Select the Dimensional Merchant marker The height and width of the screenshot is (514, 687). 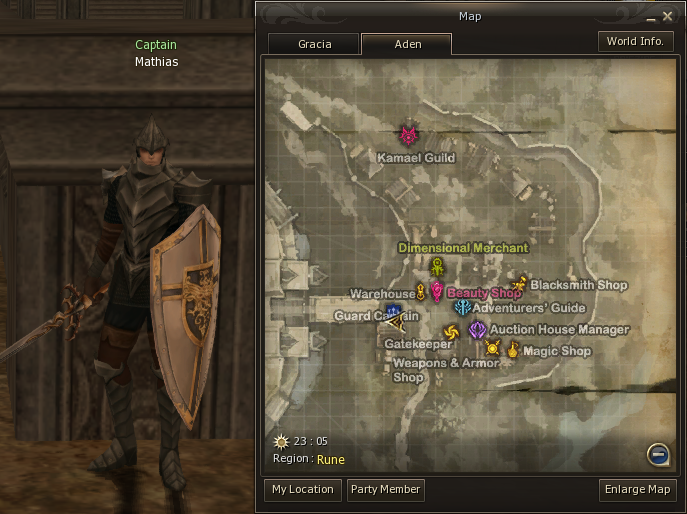click(x=437, y=267)
